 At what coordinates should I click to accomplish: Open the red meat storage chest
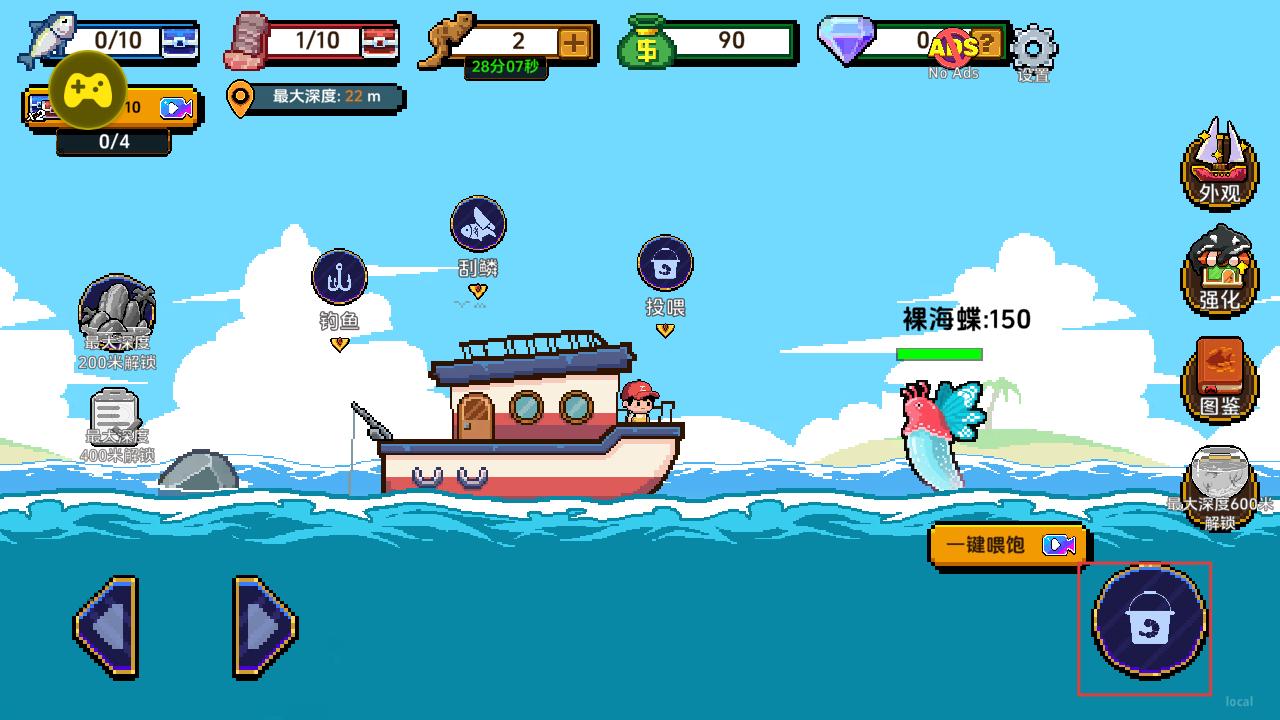point(379,42)
